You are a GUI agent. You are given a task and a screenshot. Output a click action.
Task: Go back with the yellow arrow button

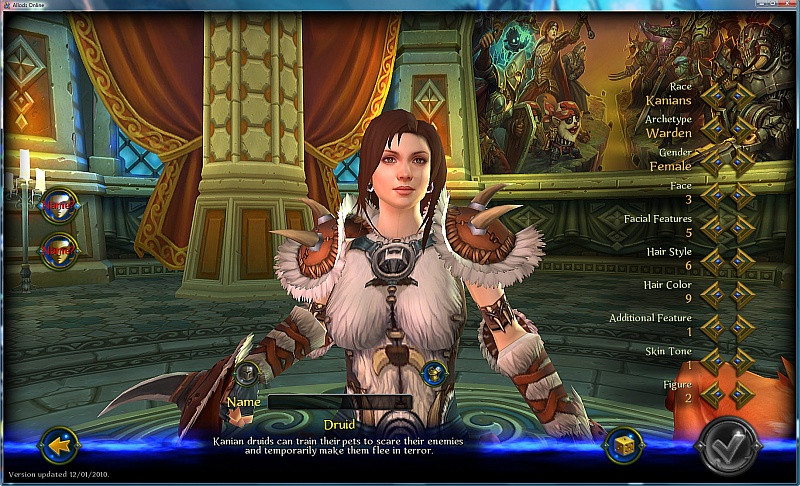[x=62, y=442]
